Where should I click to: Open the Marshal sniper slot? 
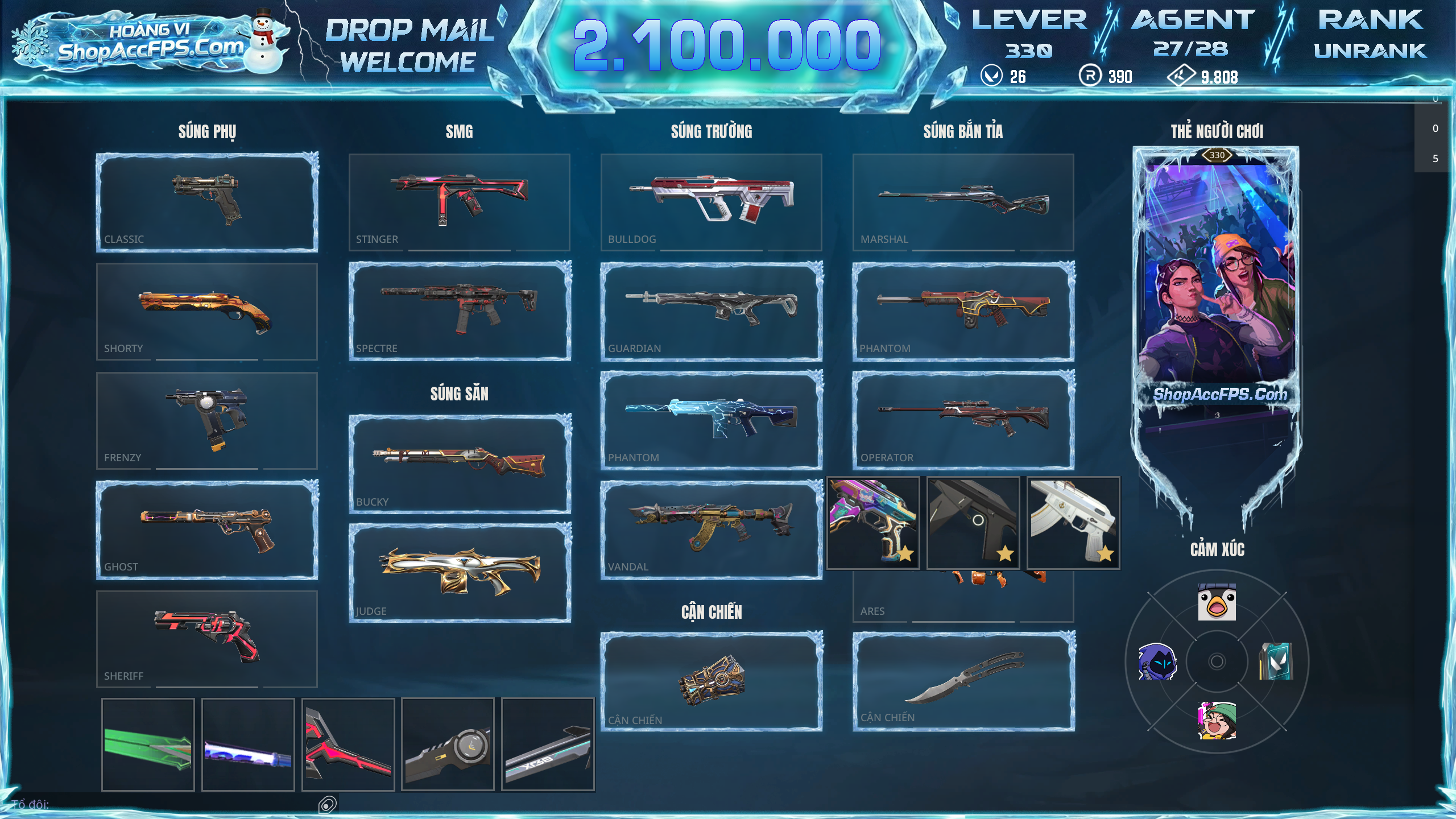click(963, 202)
